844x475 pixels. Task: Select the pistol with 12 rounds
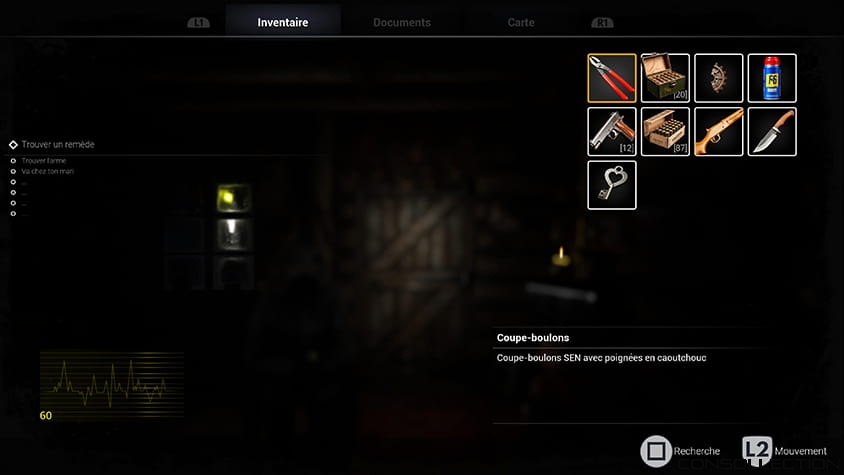coord(612,132)
